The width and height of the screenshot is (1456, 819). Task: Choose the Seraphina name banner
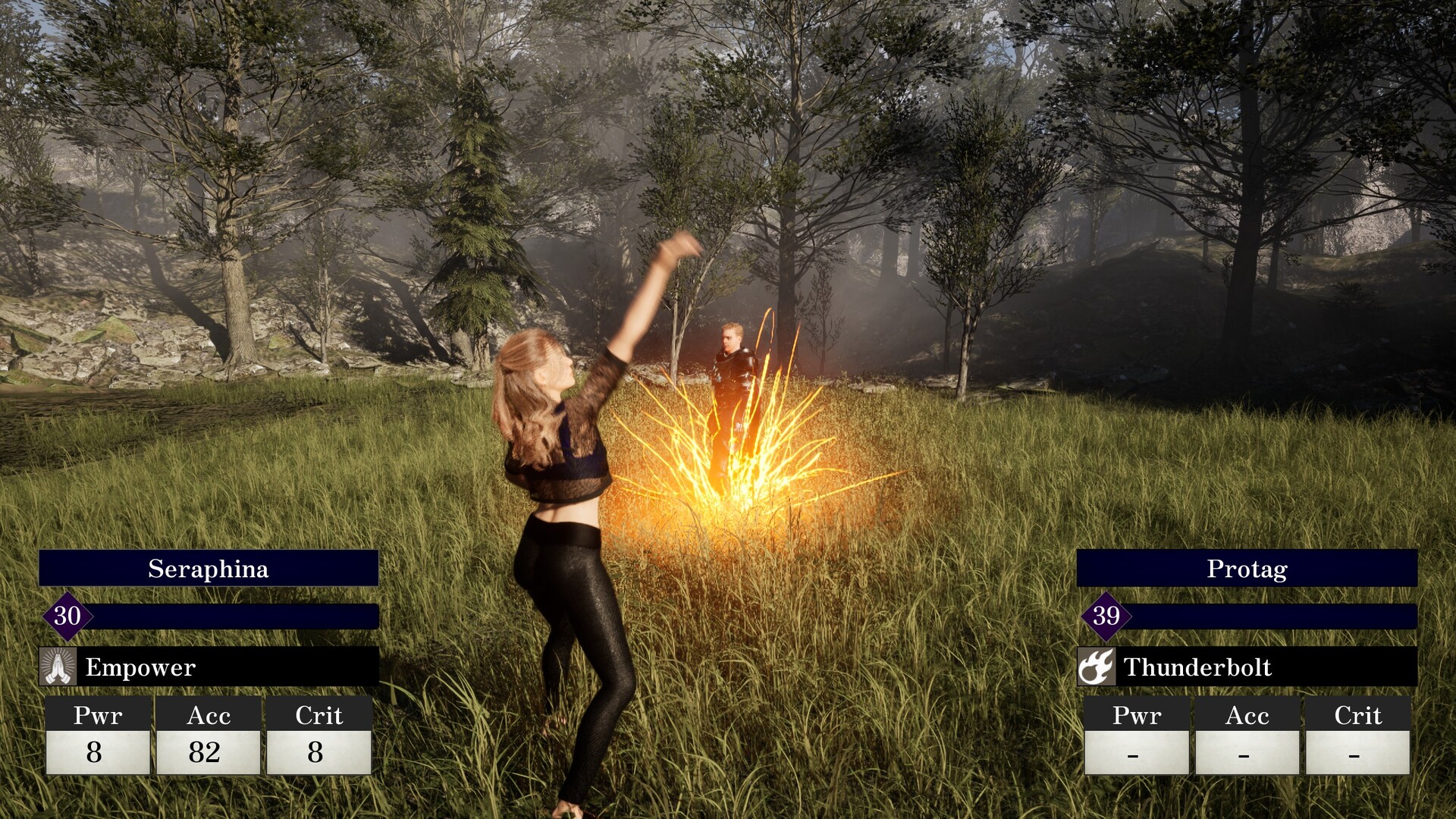point(209,569)
